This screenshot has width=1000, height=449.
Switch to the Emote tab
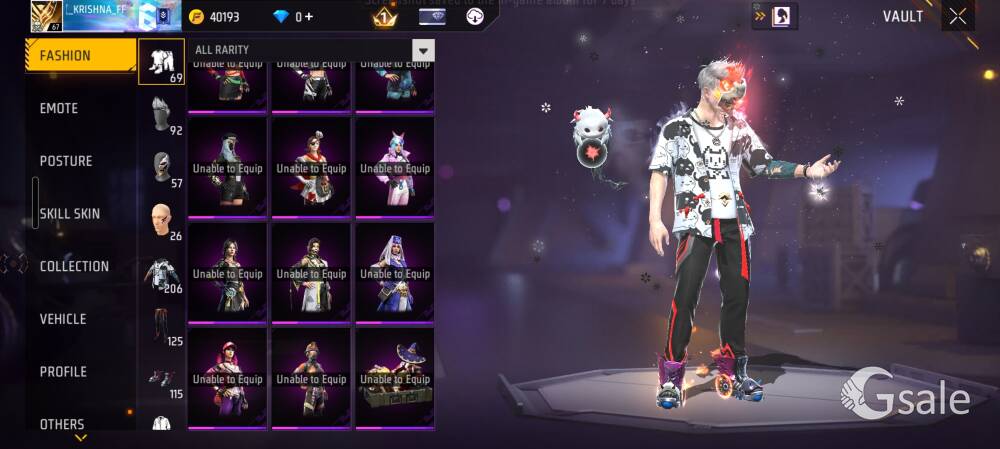coord(59,108)
